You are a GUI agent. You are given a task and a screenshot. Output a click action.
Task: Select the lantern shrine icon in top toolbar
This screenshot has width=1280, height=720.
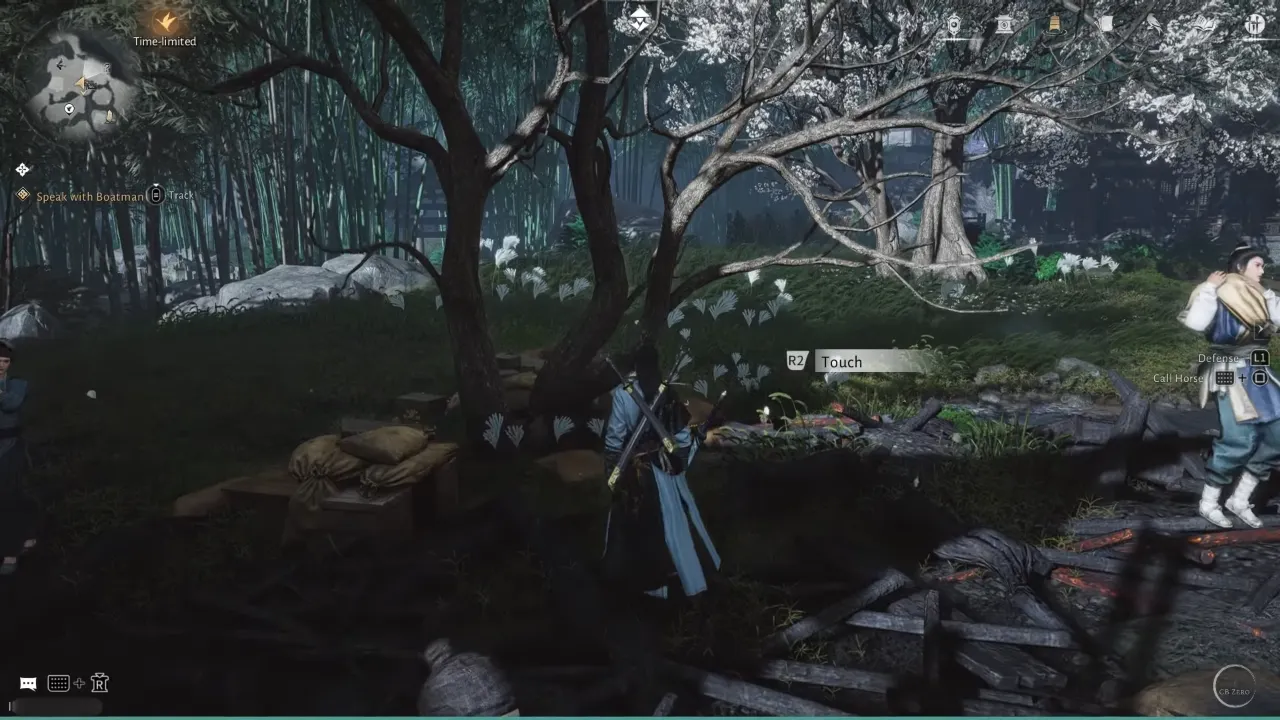click(x=1004, y=25)
